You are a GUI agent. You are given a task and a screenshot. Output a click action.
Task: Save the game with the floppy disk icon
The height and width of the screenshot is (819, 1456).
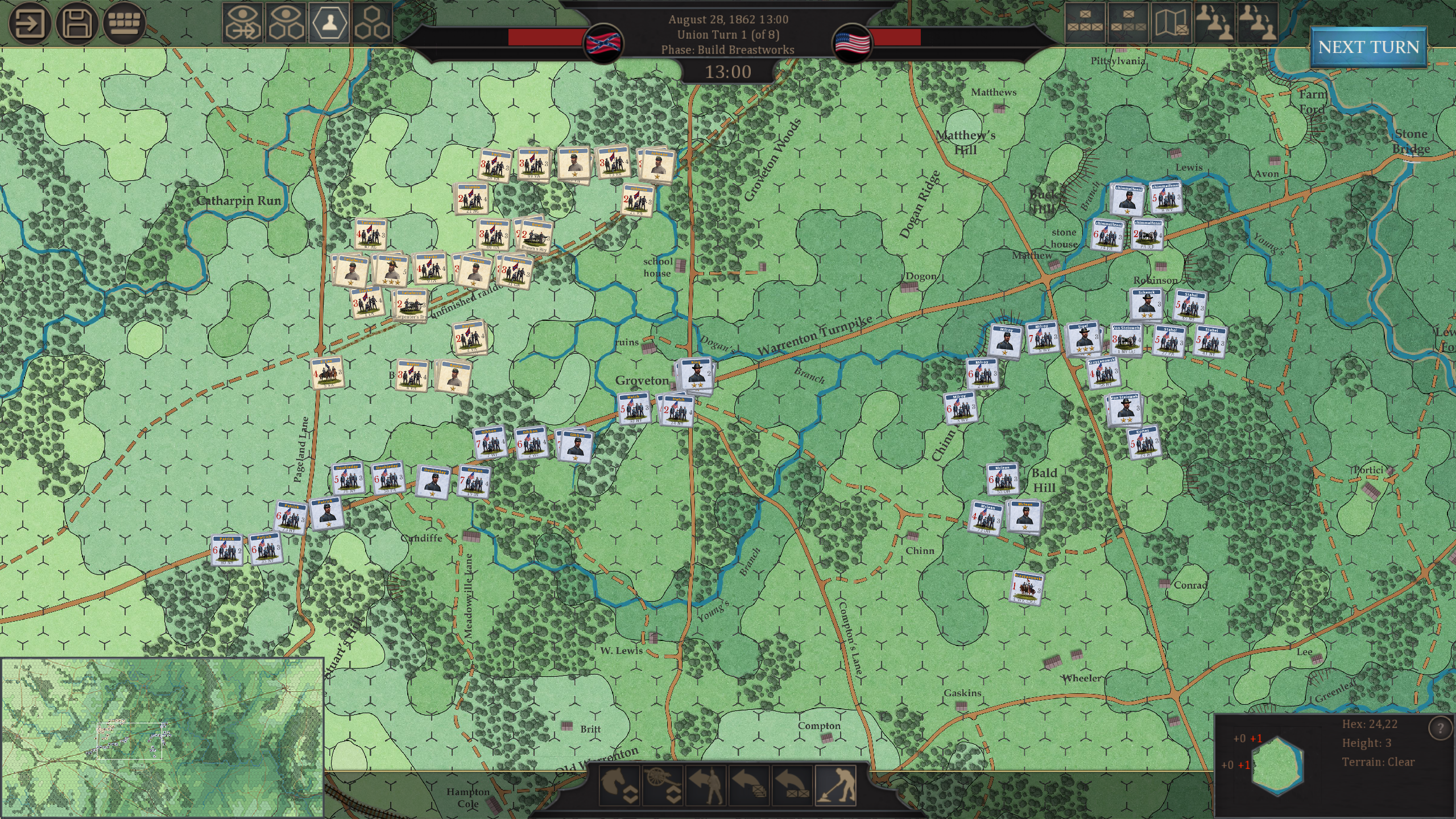(76, 24)
